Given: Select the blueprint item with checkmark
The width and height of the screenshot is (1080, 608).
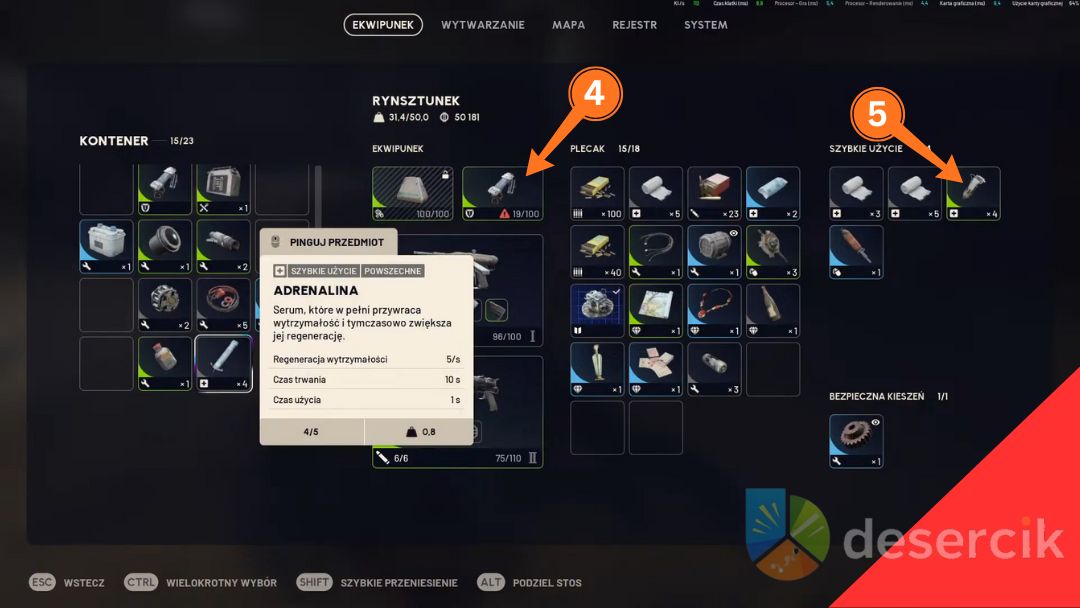Looking at the screenshot, I should click(597, 311).
